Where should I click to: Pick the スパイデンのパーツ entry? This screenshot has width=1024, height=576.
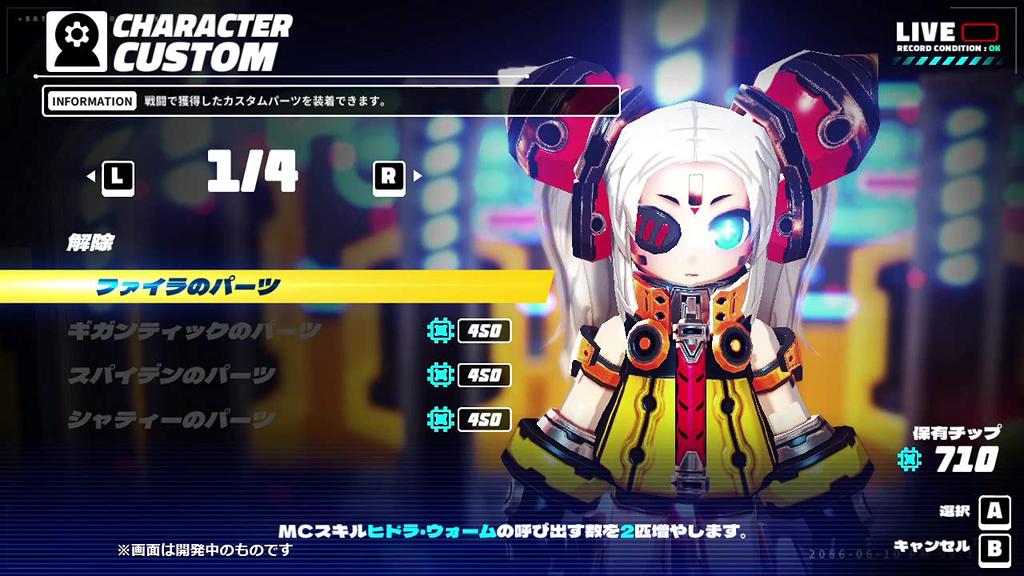coord(171,376)
